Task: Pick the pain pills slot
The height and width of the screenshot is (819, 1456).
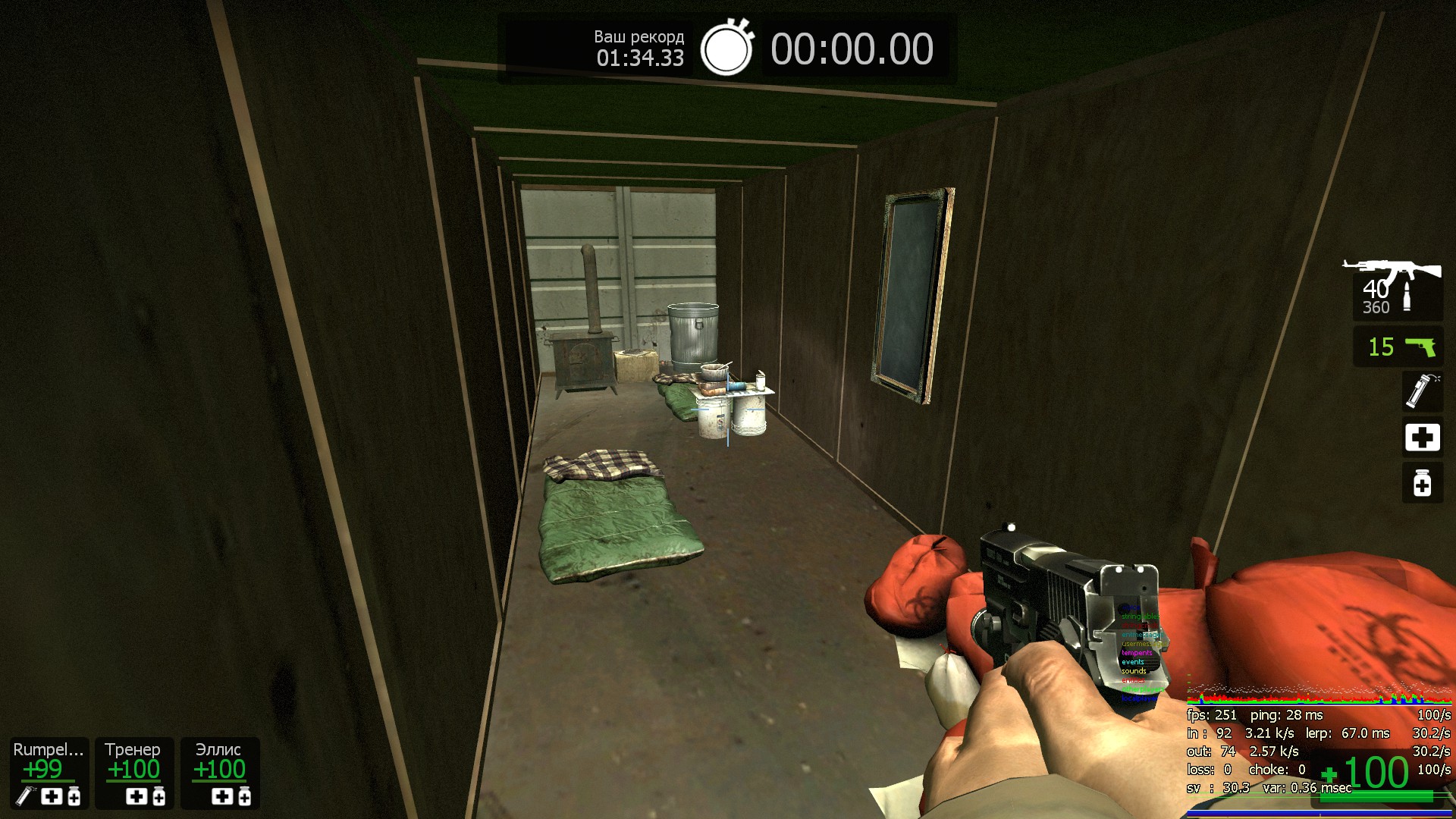Action: (1422, 483)
